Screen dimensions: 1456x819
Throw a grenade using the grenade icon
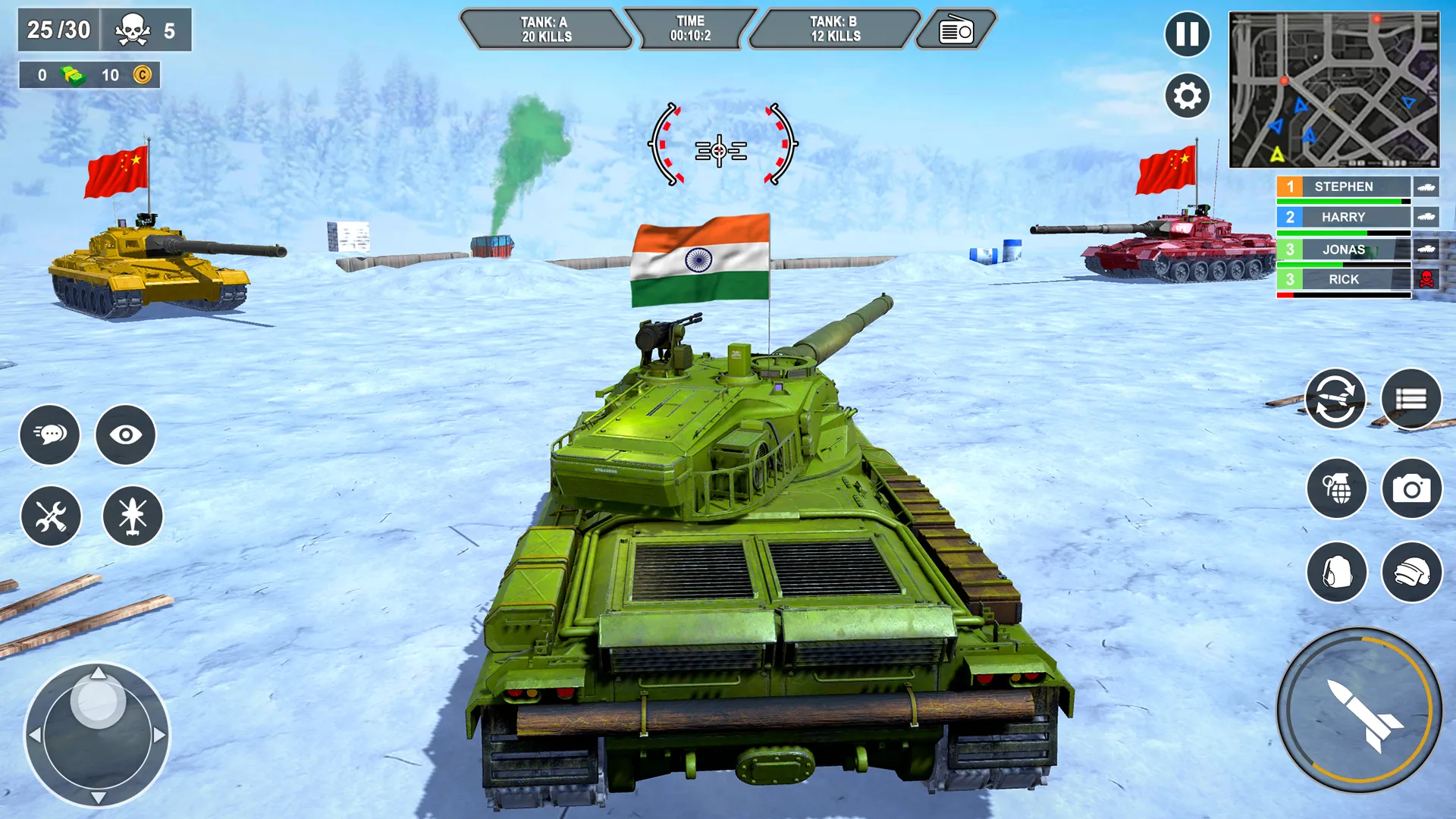click(1337, 490)
